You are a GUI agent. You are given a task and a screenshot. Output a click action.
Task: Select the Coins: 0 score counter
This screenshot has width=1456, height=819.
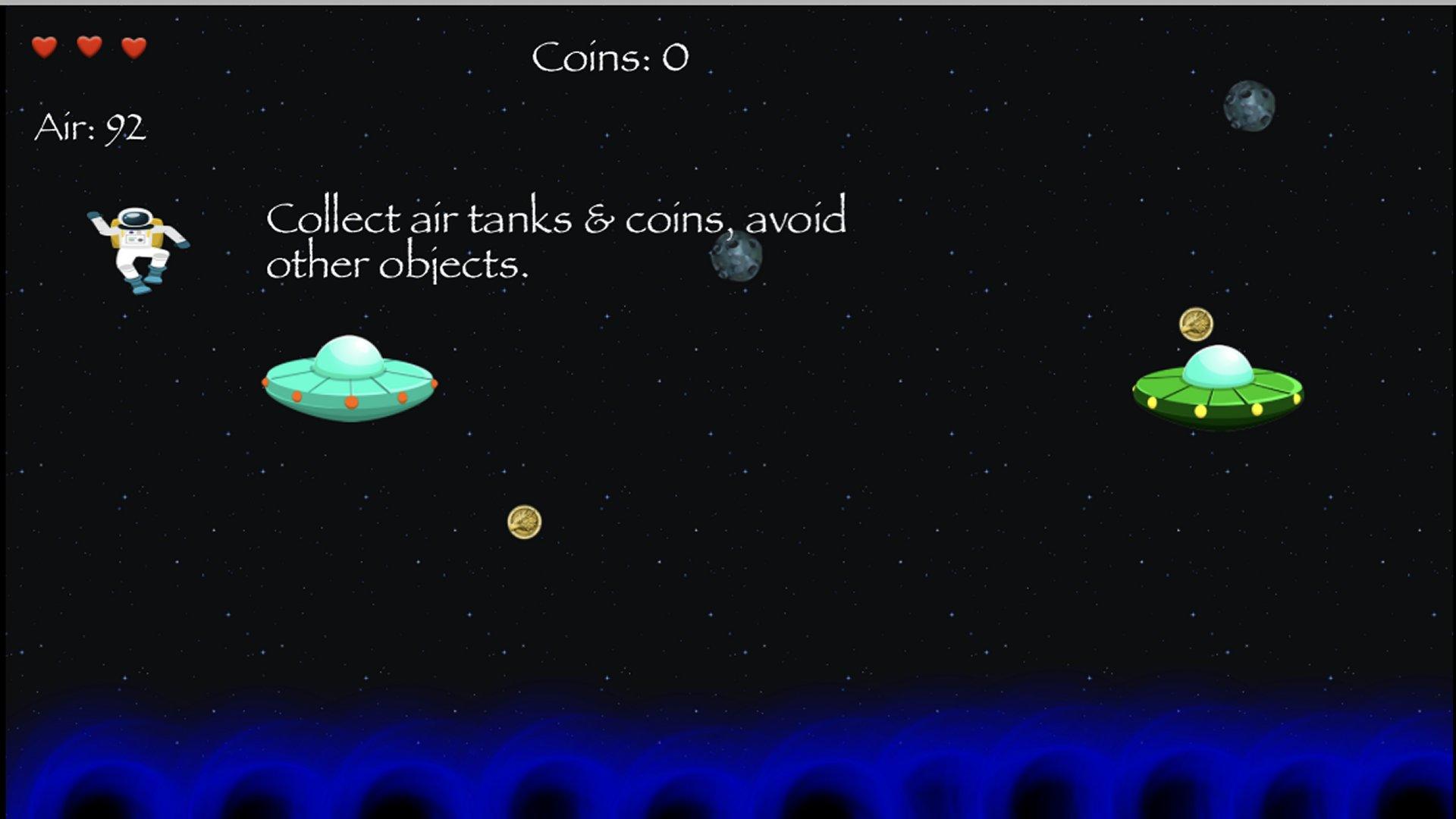(x=611, y=55)
